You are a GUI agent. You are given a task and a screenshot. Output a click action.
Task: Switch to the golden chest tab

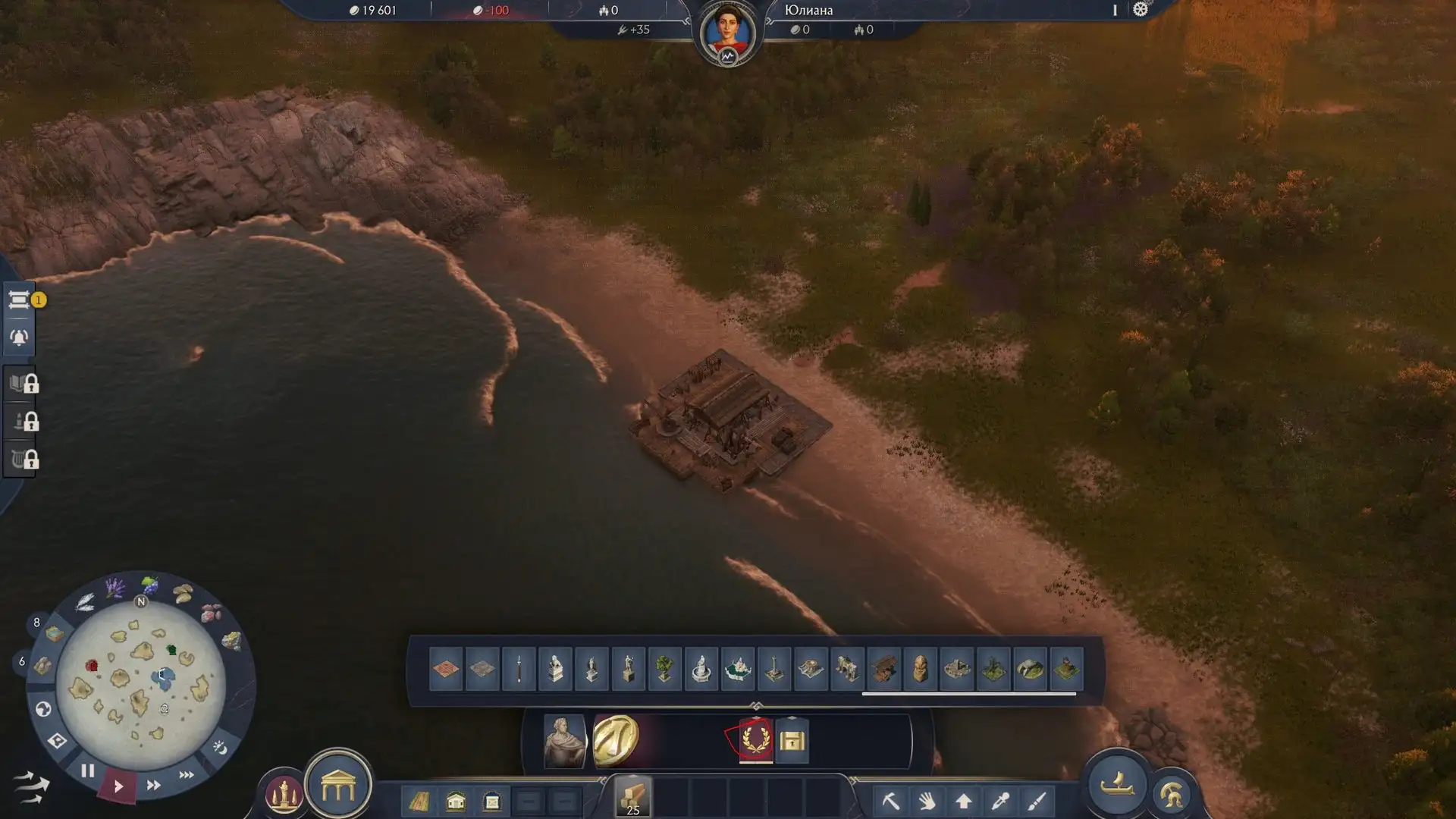click(792, 740)
